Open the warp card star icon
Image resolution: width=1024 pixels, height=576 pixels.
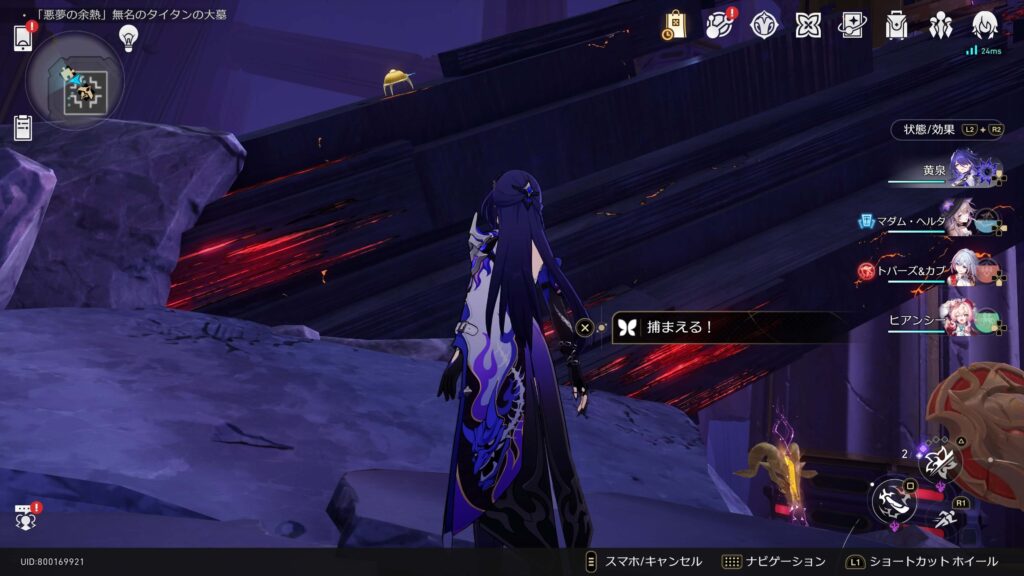852,25
